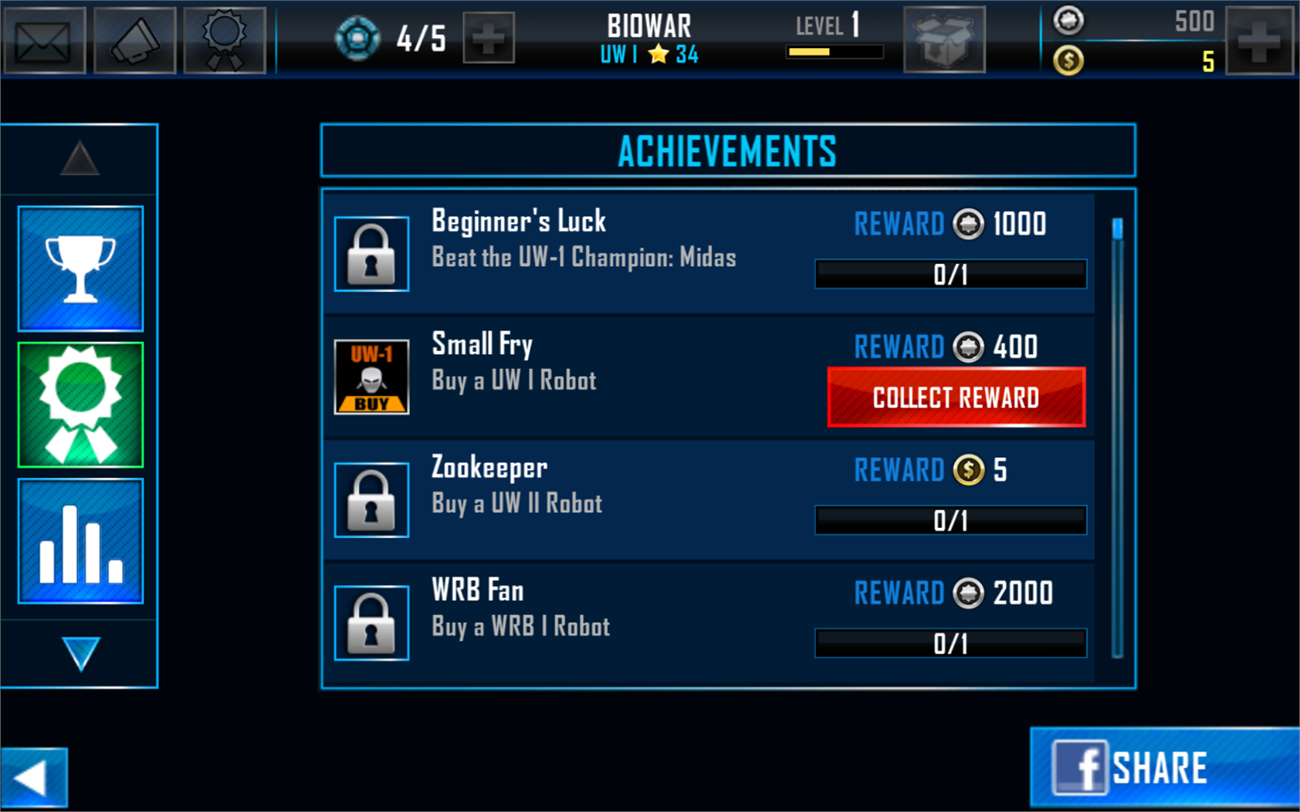Buy more currency with the plus button
The height and width of the screenshot is (812, 1300).
(x=1259, y=40)
